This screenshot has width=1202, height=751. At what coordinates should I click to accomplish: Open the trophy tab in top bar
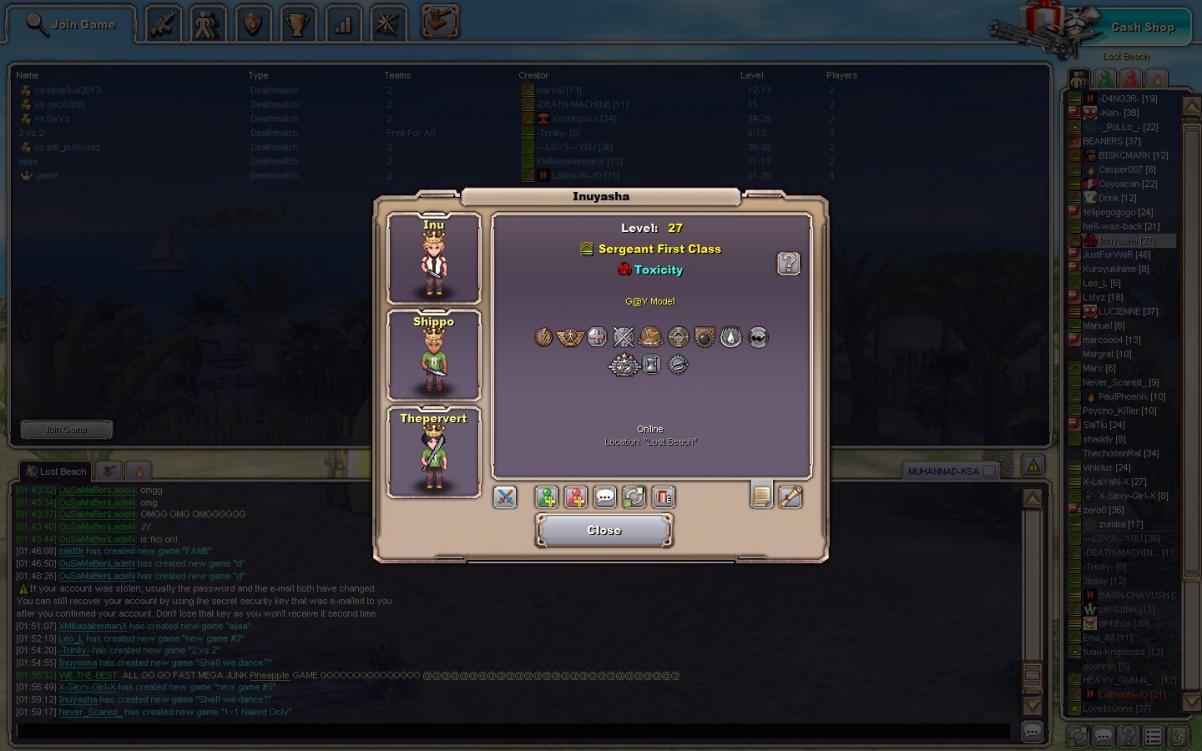tap(298, 24)
